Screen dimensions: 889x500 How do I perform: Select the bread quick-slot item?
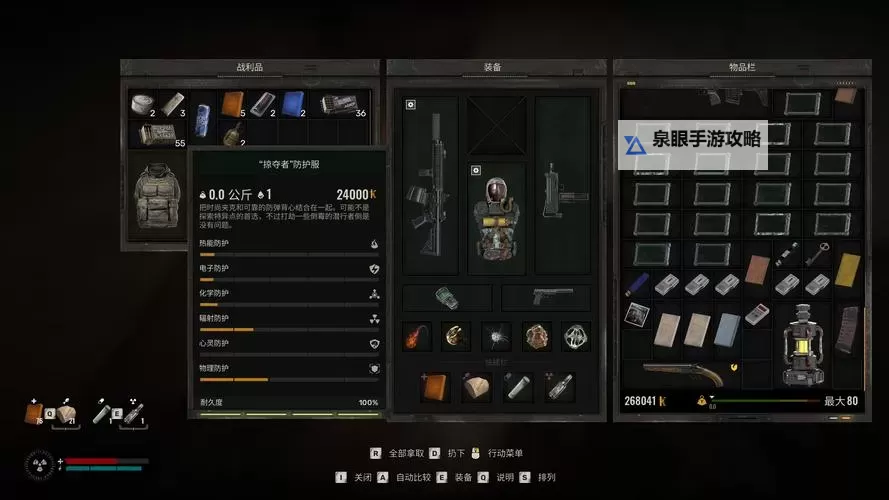coord(476,387)
